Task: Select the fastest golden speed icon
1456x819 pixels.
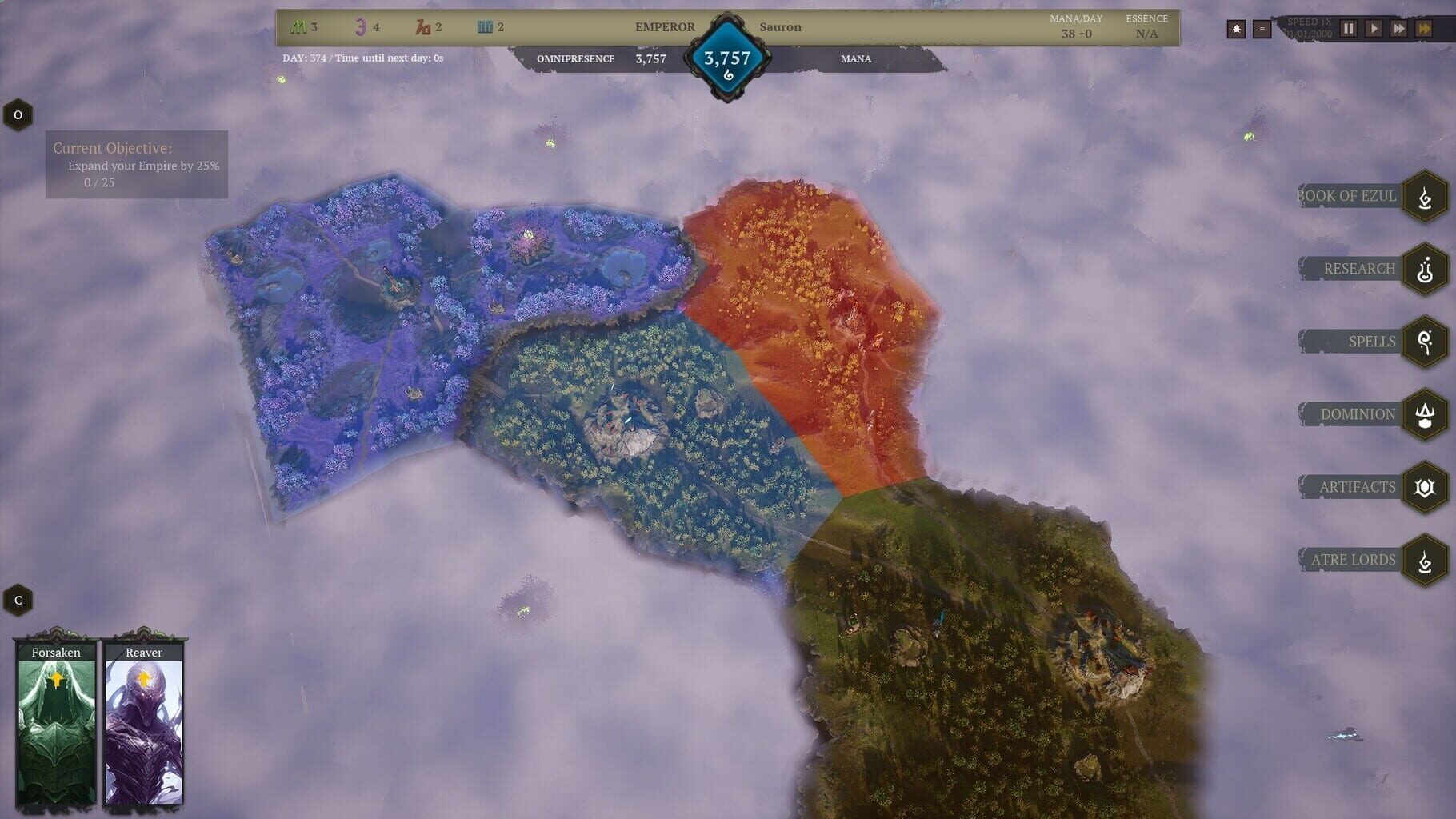Action: (1425, 29)
